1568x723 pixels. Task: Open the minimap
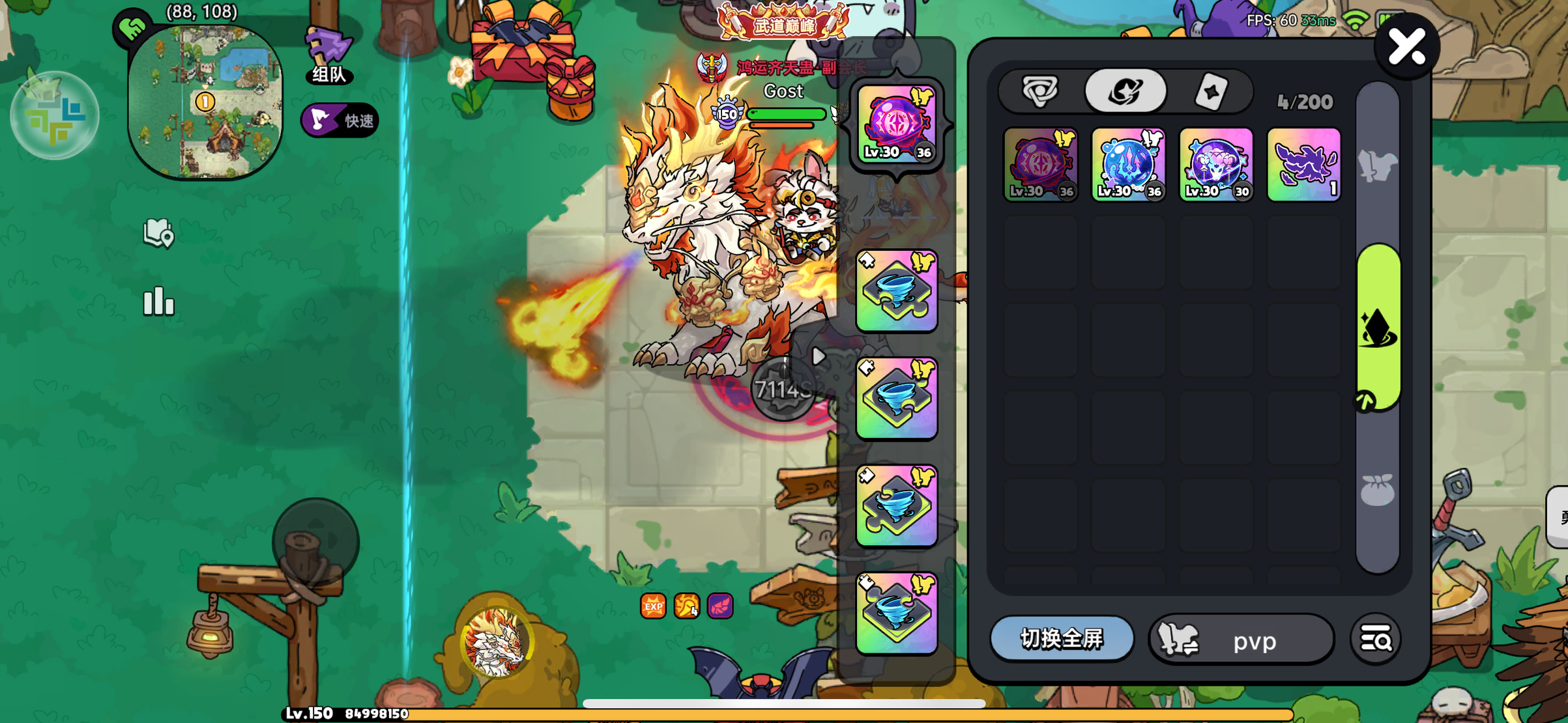[205, 102]
